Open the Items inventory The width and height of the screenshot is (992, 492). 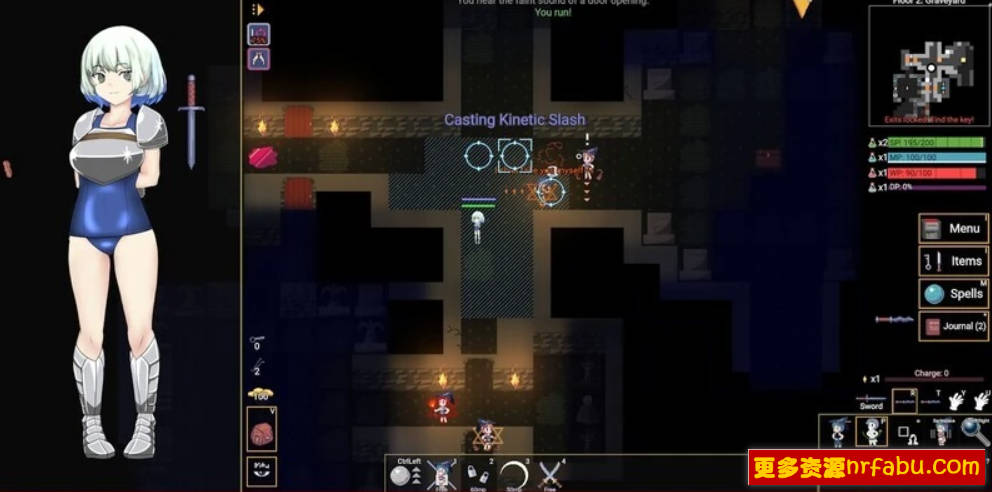(x=953, y=261)
